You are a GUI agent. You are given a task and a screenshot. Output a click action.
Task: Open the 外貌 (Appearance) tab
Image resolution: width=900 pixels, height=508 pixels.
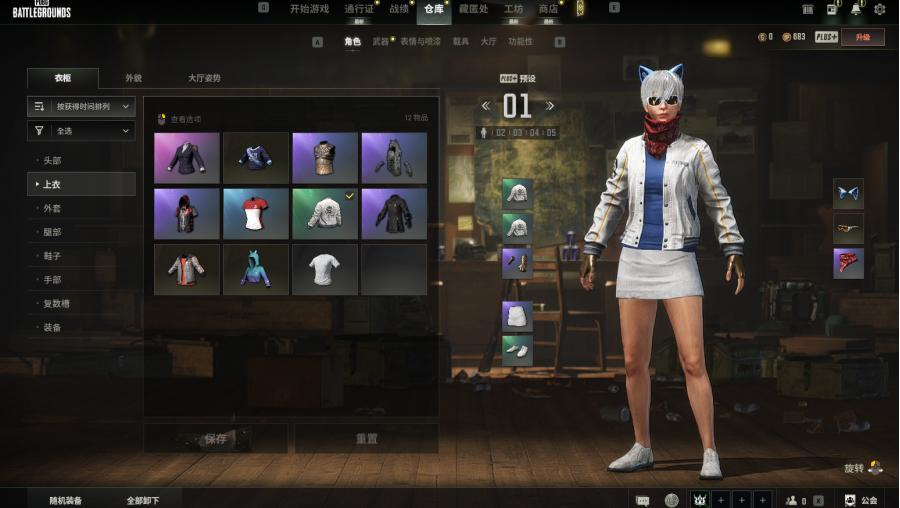(x=133, y=78)
